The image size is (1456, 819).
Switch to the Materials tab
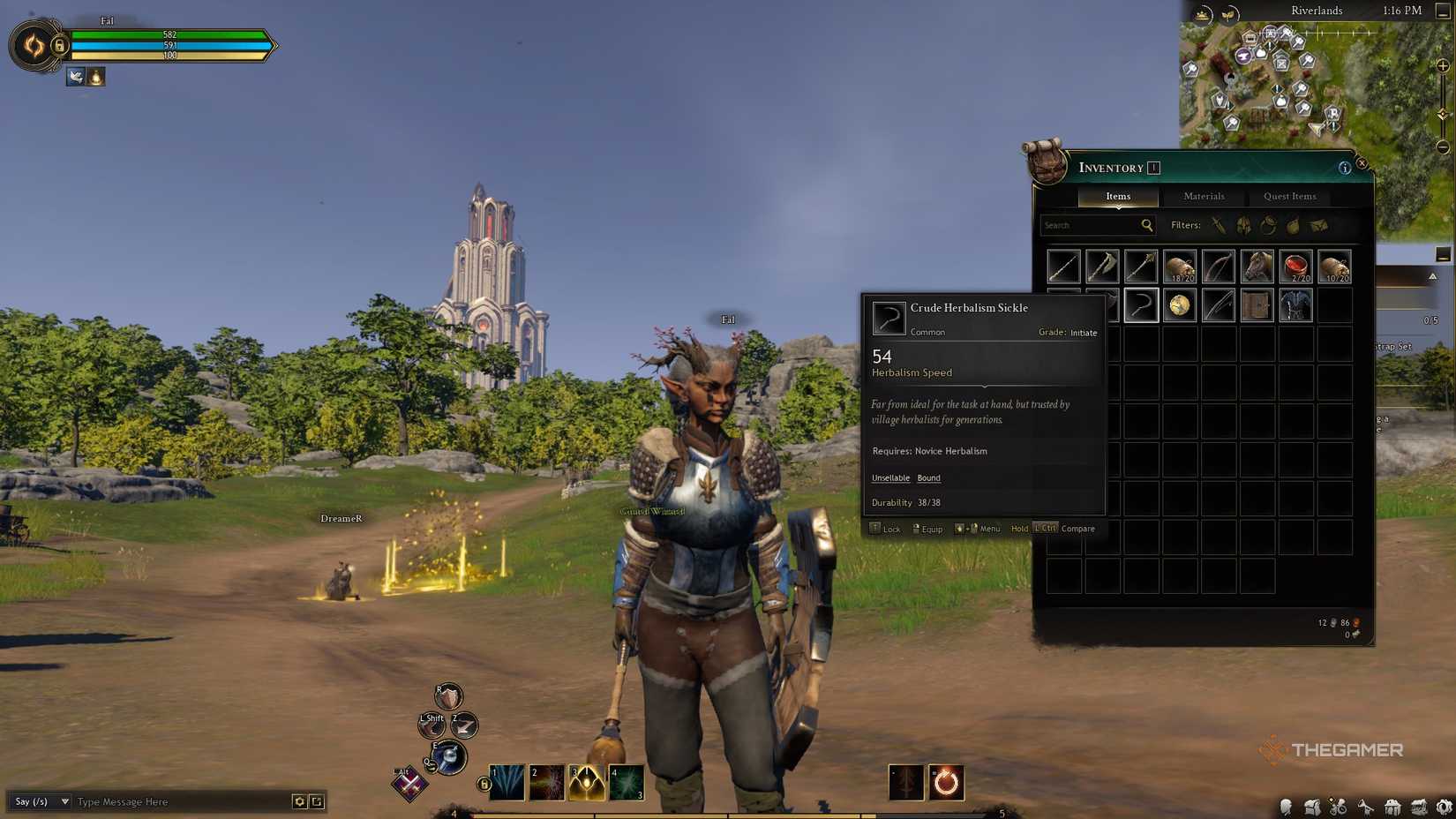click(x=1204, y=196)
